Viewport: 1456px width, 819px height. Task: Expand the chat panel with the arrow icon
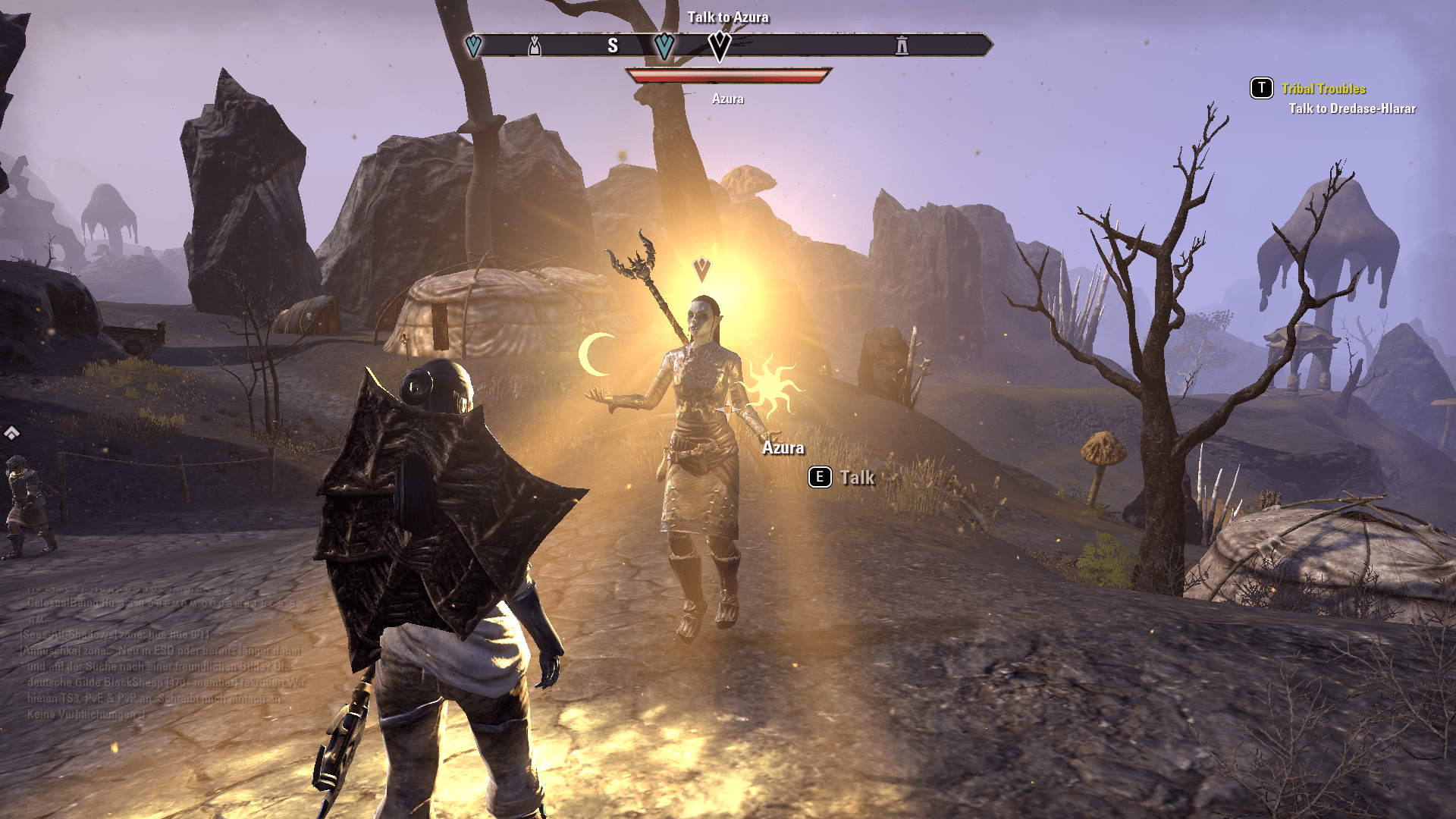(11, 433)
